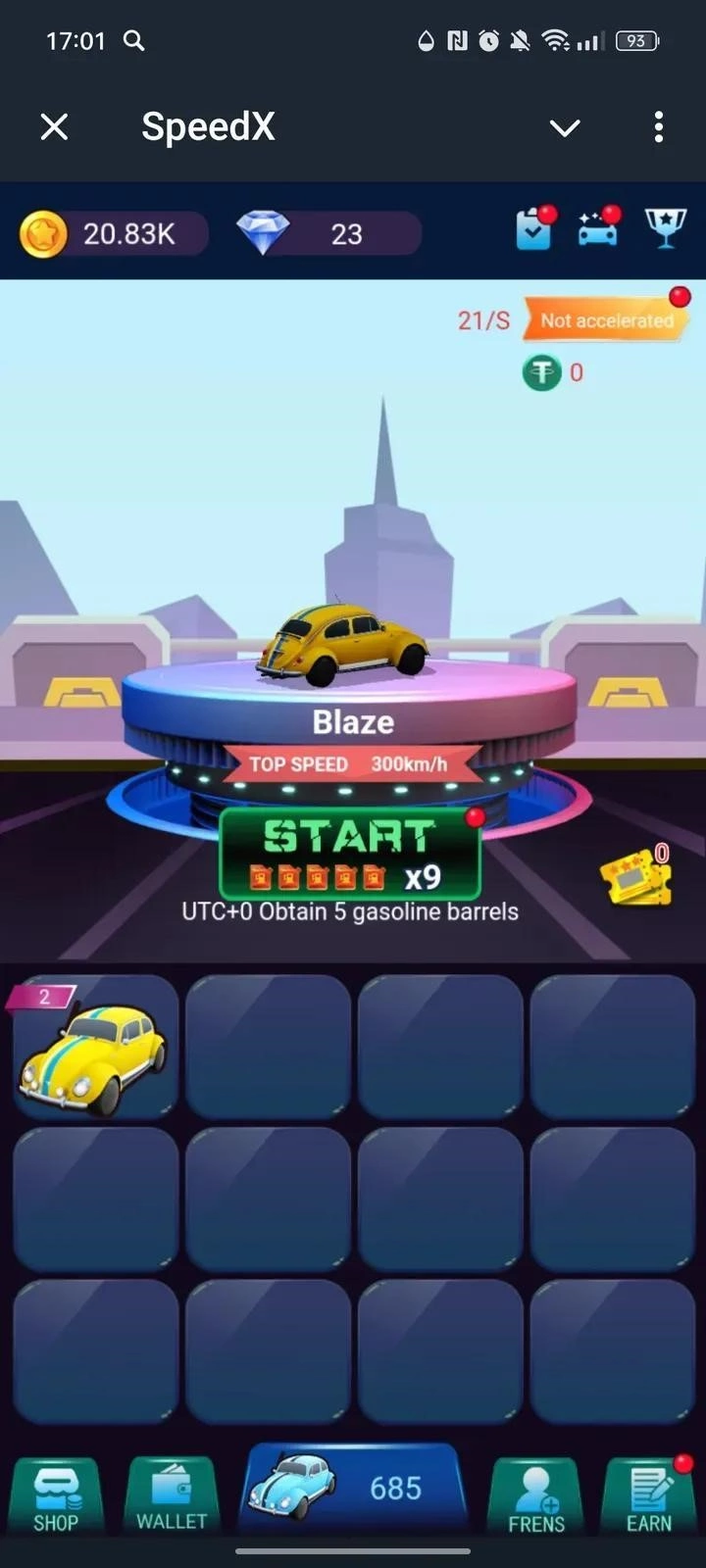The width and height of the screenshot is (706, 1568).
Task: Open the SHOP tab
Action: coord(56,1495)
